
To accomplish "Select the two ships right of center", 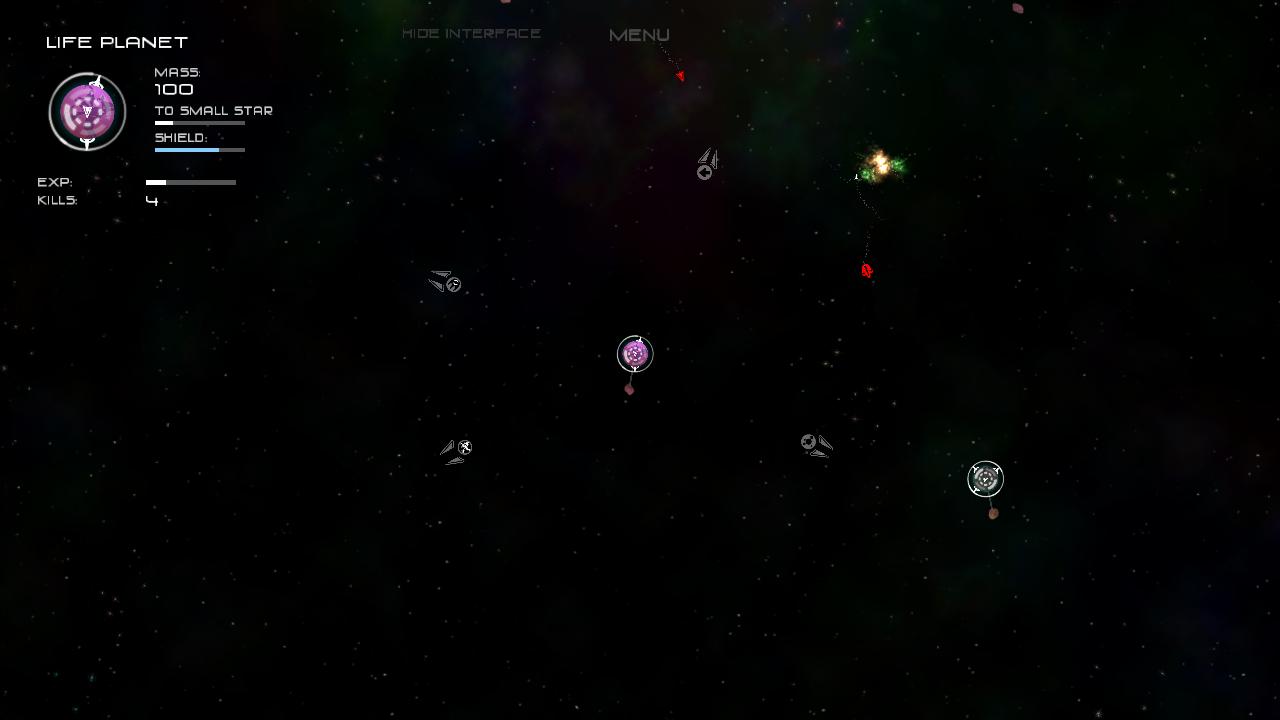I will coord(816,445).
